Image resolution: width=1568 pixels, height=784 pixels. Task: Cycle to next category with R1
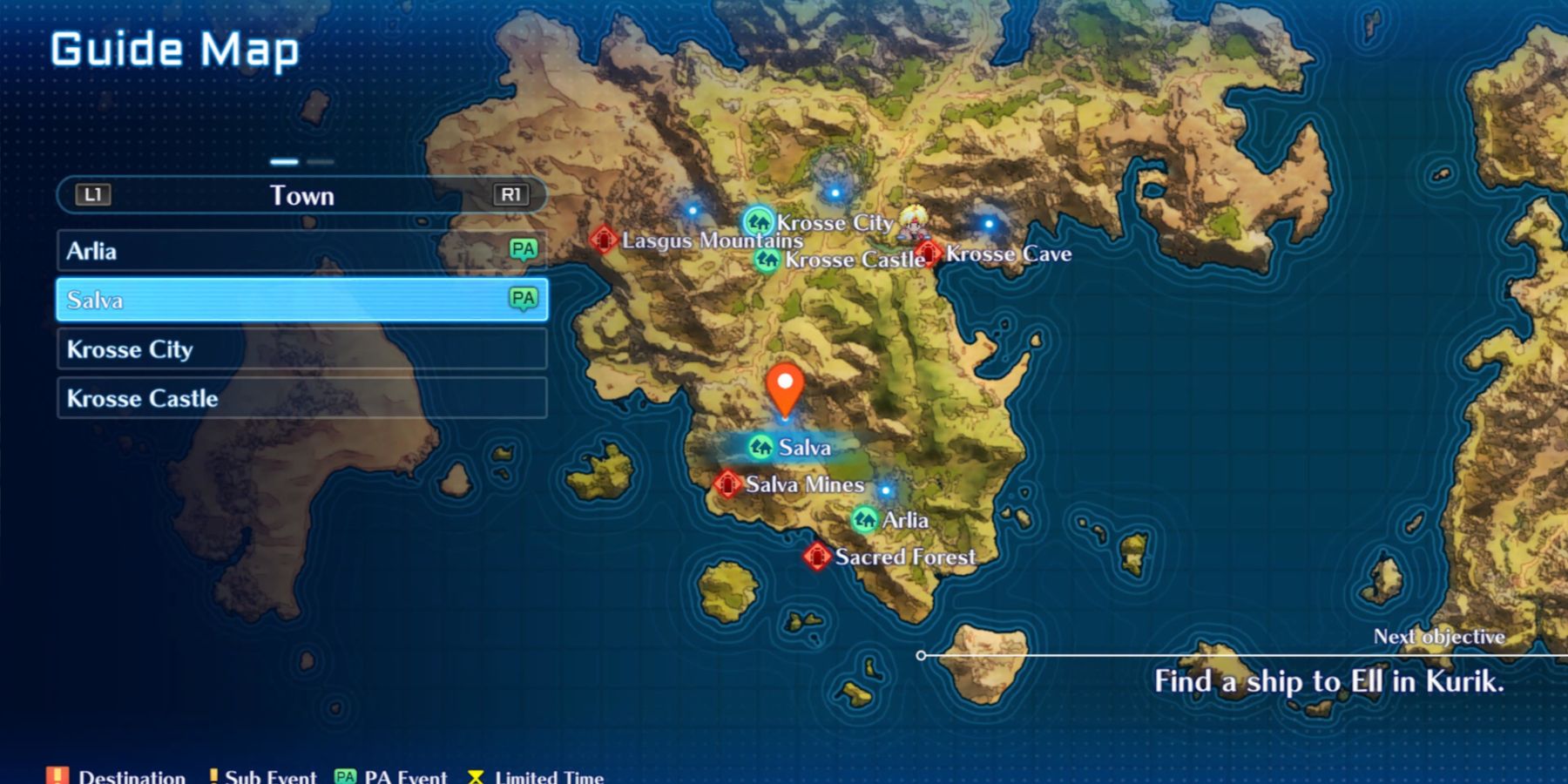pos(512,195)
